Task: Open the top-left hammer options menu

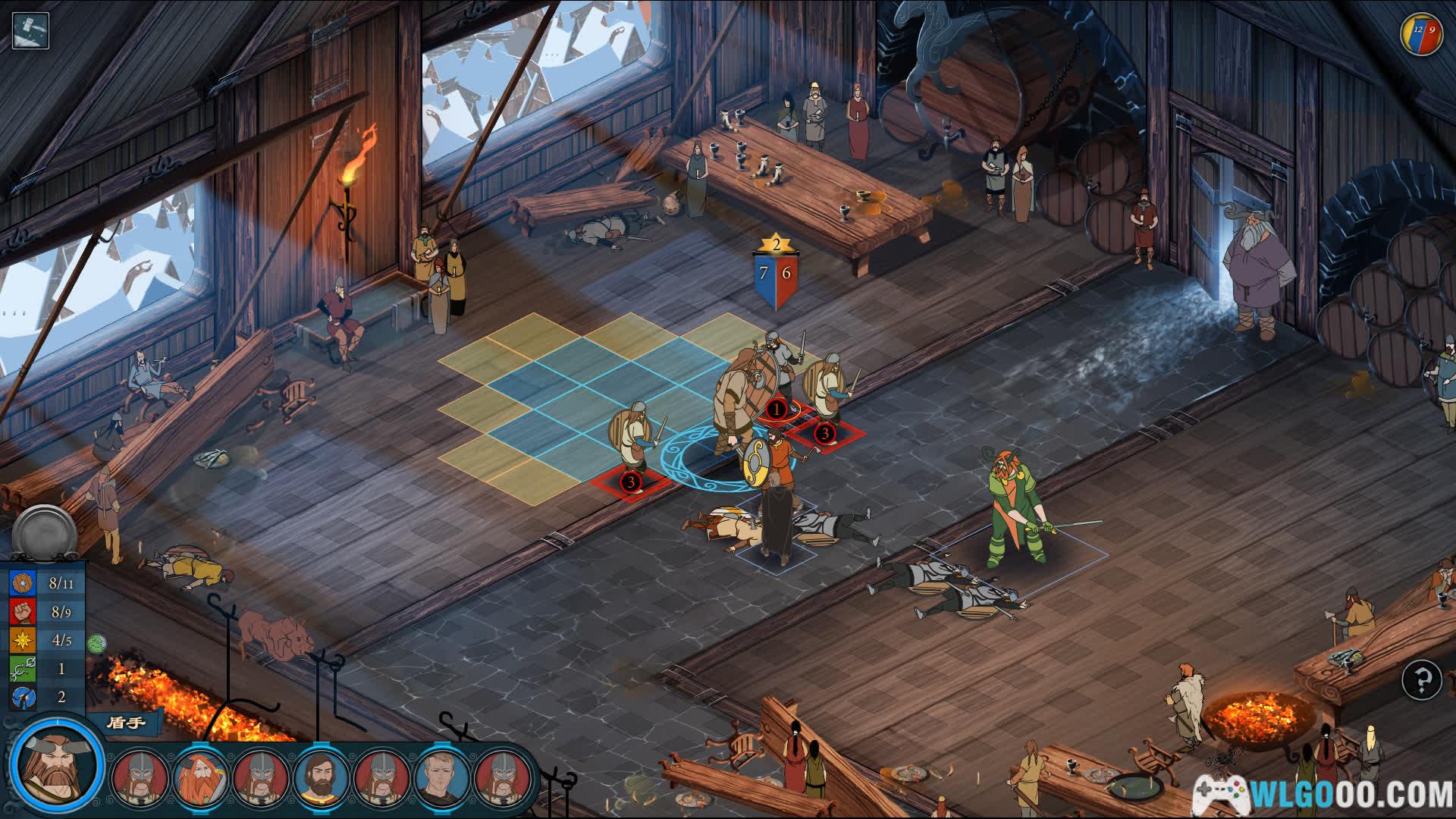Action: pos(30,31)
